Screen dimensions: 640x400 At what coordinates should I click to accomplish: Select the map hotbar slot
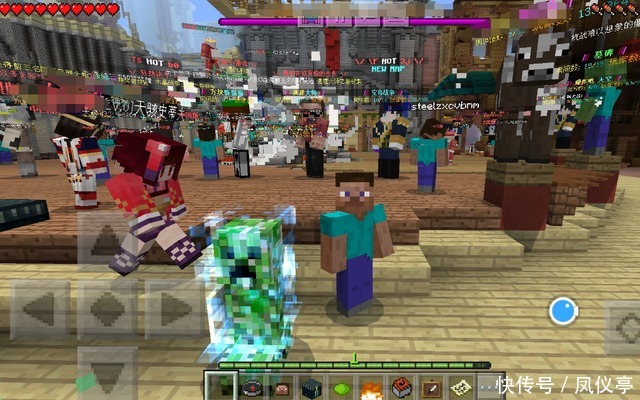(461, 387)
